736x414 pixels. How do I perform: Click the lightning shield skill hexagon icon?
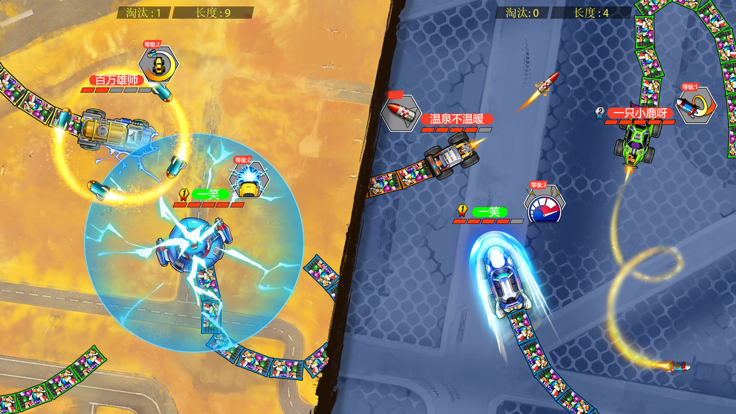pyautogui.click(x=247, y=181)
